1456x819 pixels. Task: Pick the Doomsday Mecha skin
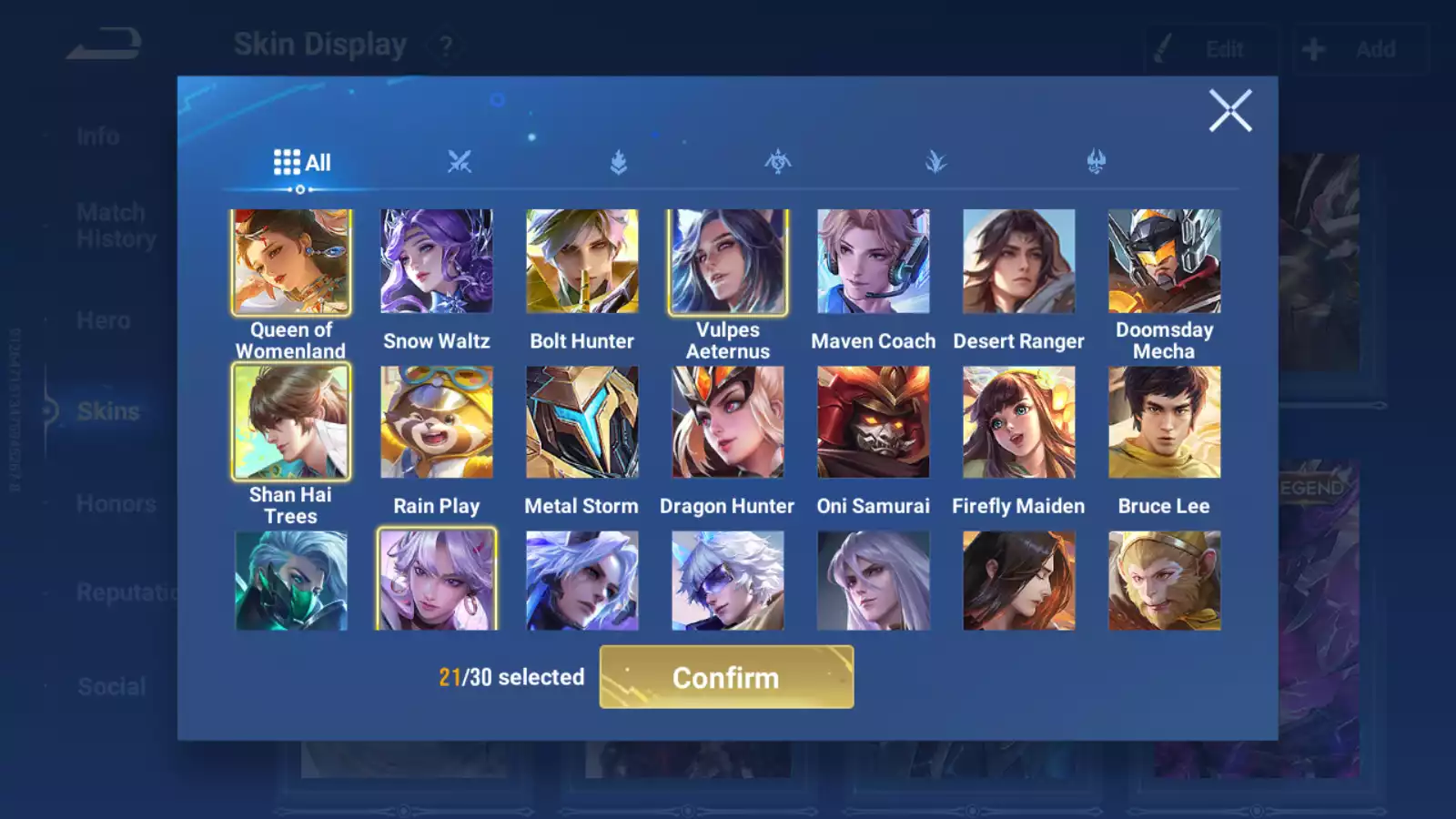pyautogui.click(x=1165, y=262)
